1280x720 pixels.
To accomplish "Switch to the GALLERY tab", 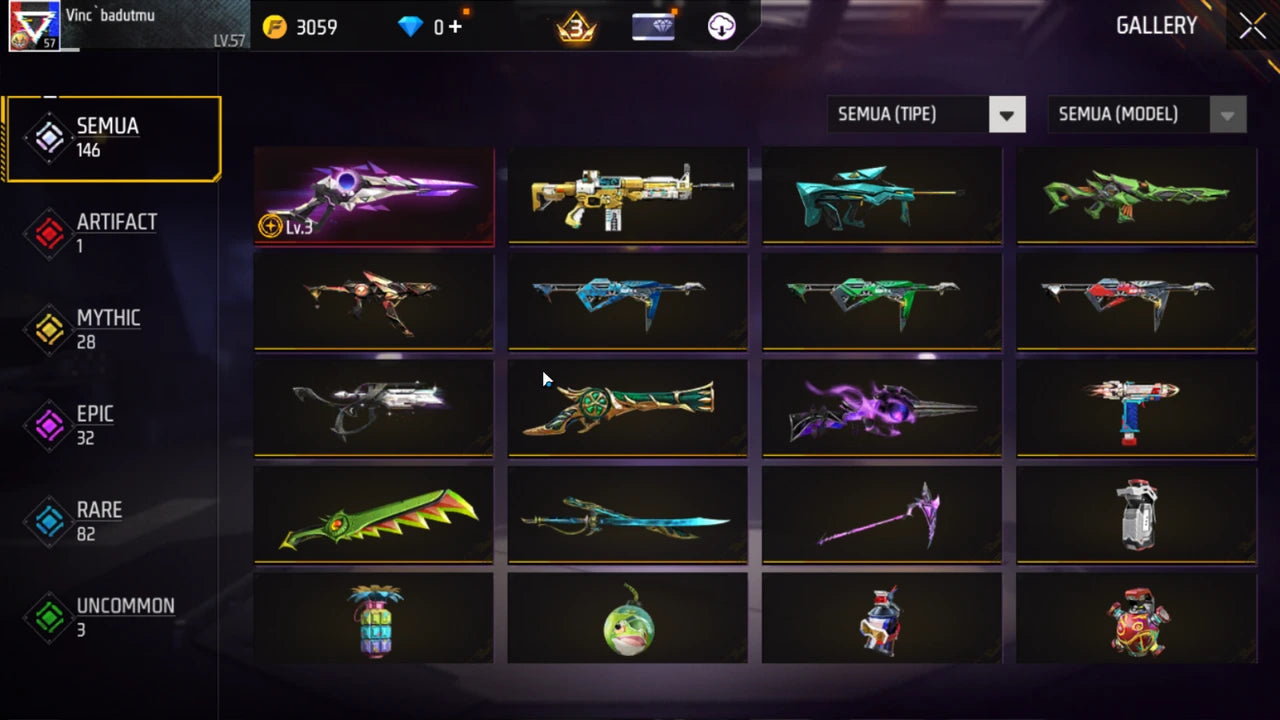I will pyautogui.click(x=1157, y=25).
